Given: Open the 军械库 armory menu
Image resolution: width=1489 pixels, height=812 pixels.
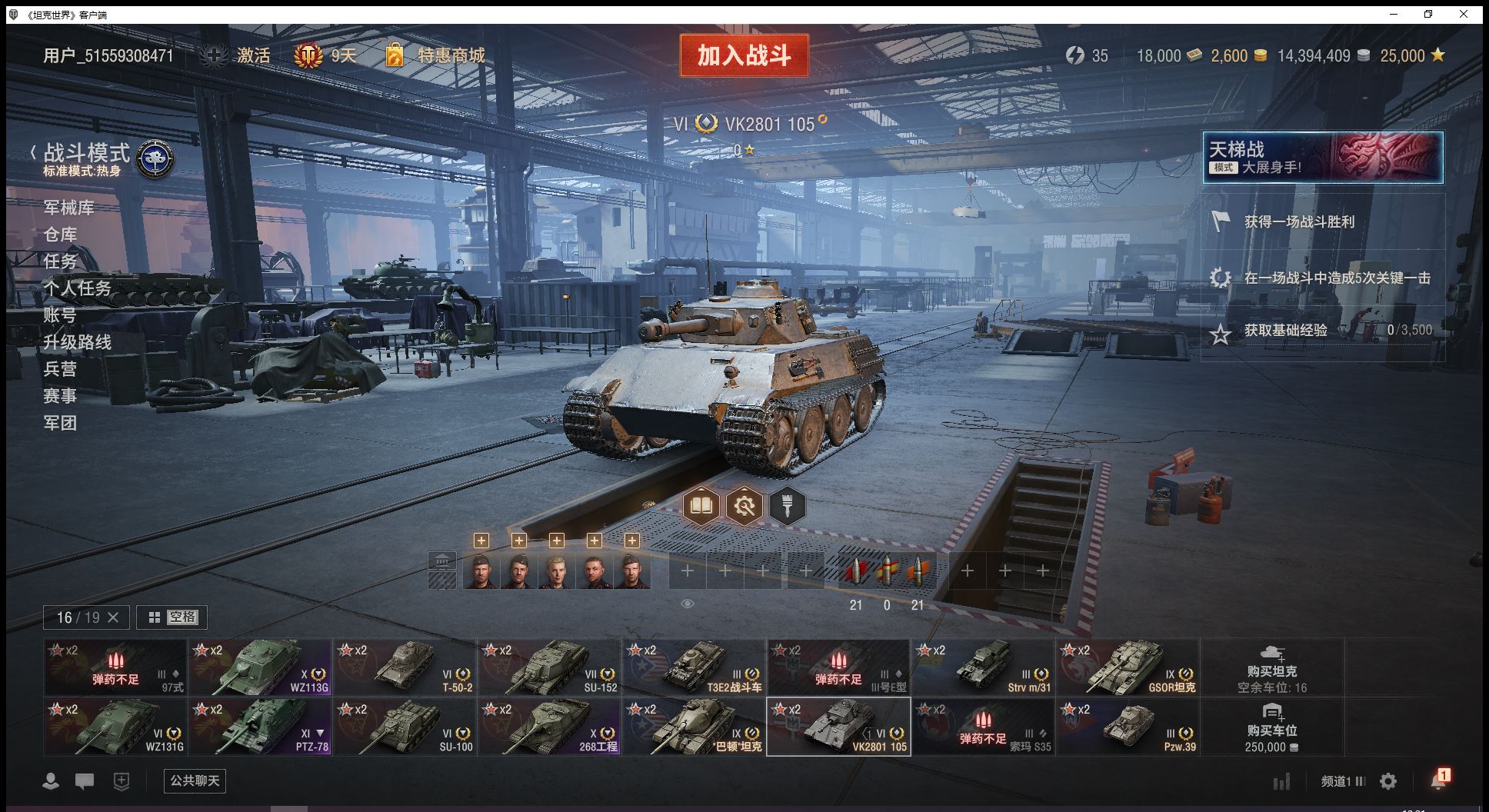Looking at the screenshot, I should (x=69, y=208).
